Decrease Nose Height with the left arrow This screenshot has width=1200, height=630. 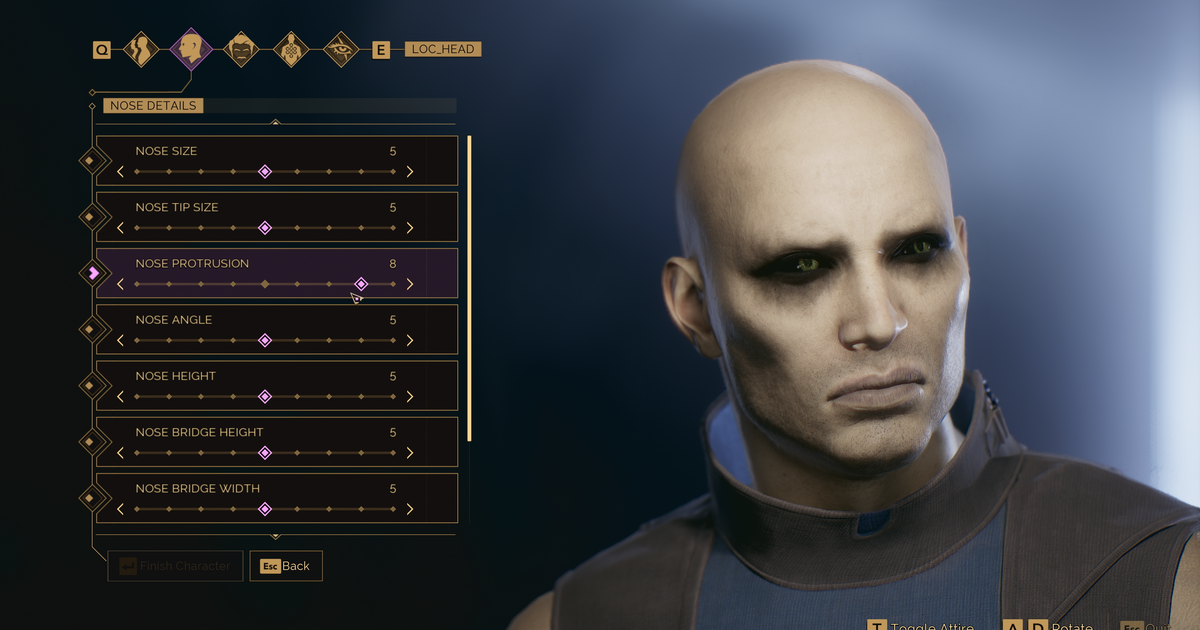click(x=120, y=397)
